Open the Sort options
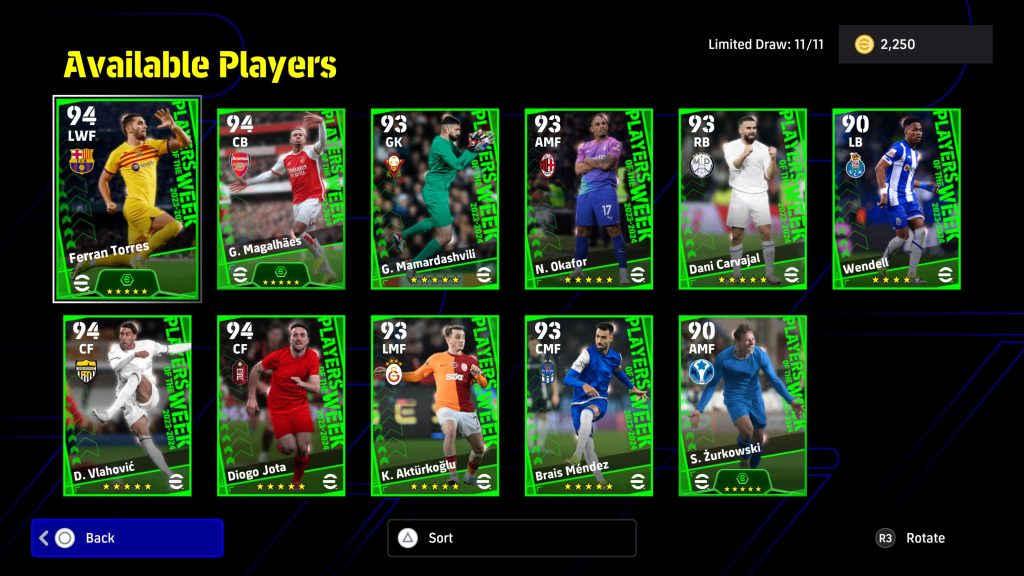 pyautogui.click(x=511, y=538)
